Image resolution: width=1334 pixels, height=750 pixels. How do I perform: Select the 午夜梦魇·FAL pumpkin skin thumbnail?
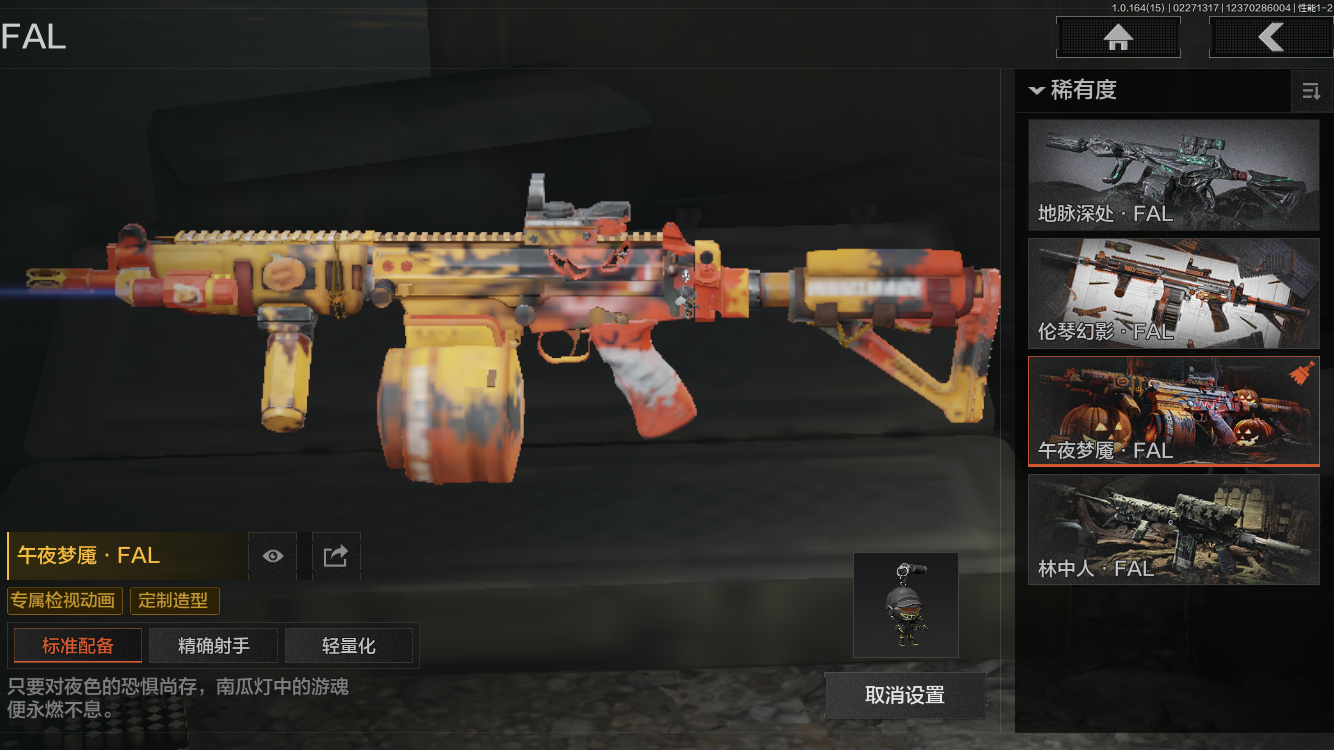pyautogui.click(x=1173, y=411)
